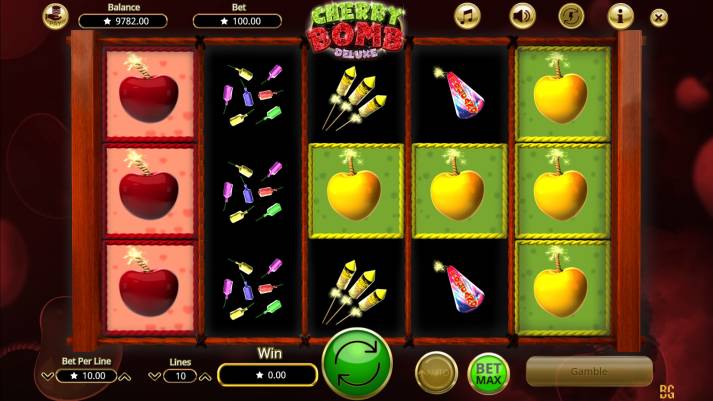Close the game with the X button
Screen dimensions: 713x401
658,17
